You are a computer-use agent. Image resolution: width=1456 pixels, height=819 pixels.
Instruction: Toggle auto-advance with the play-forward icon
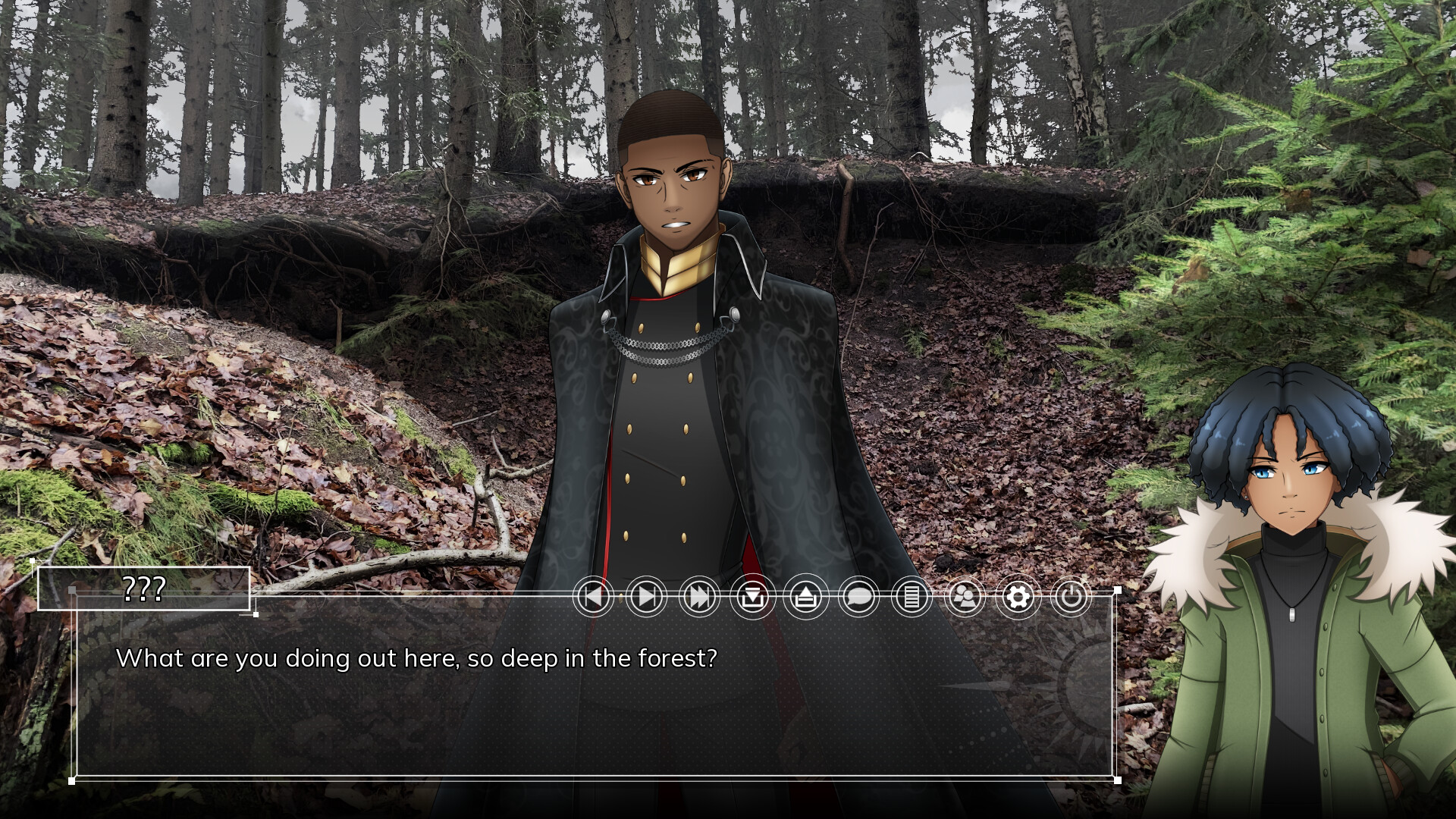click(646, 598)
